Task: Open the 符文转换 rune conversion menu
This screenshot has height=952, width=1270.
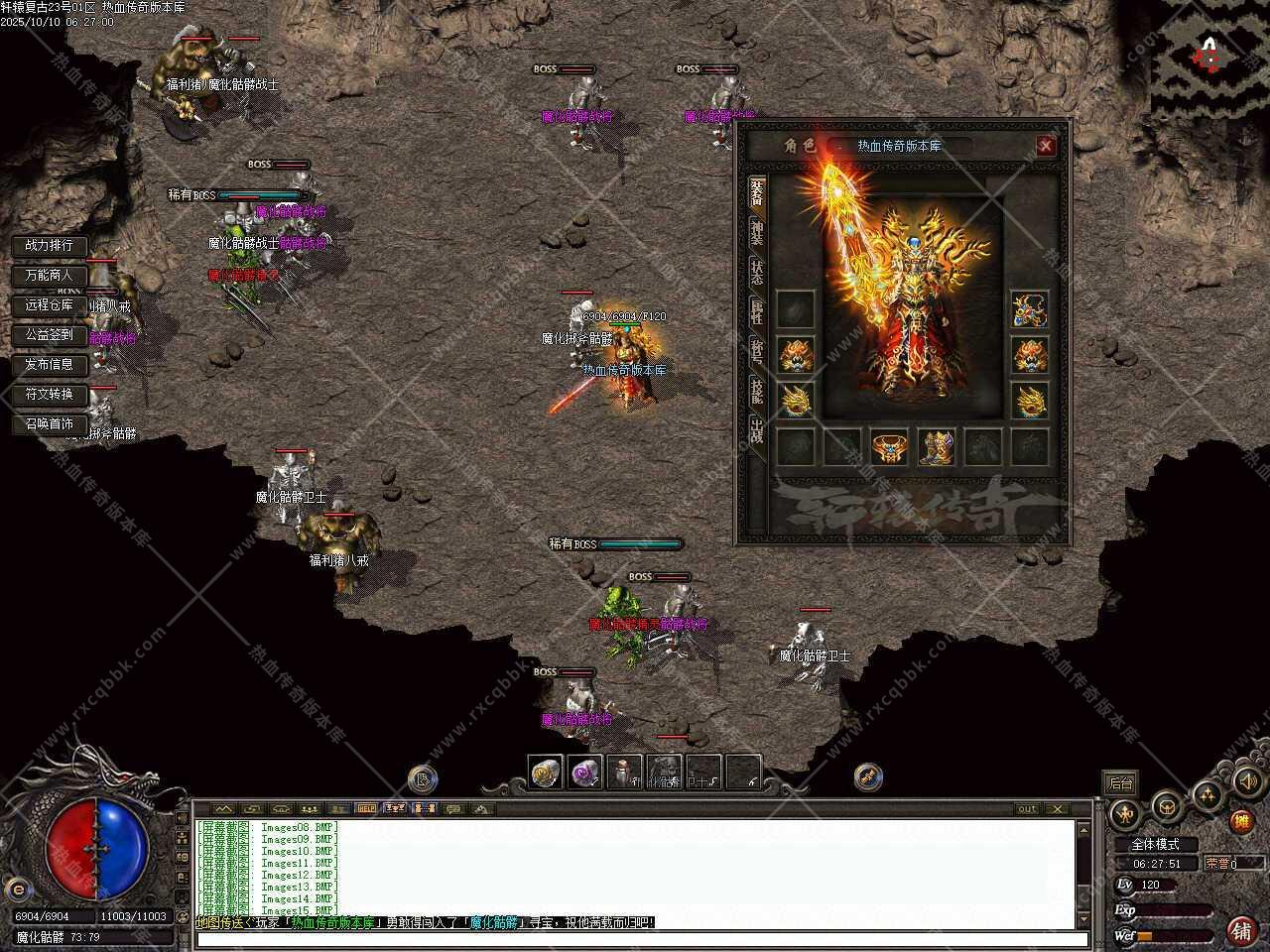Action: pos(50,394)
